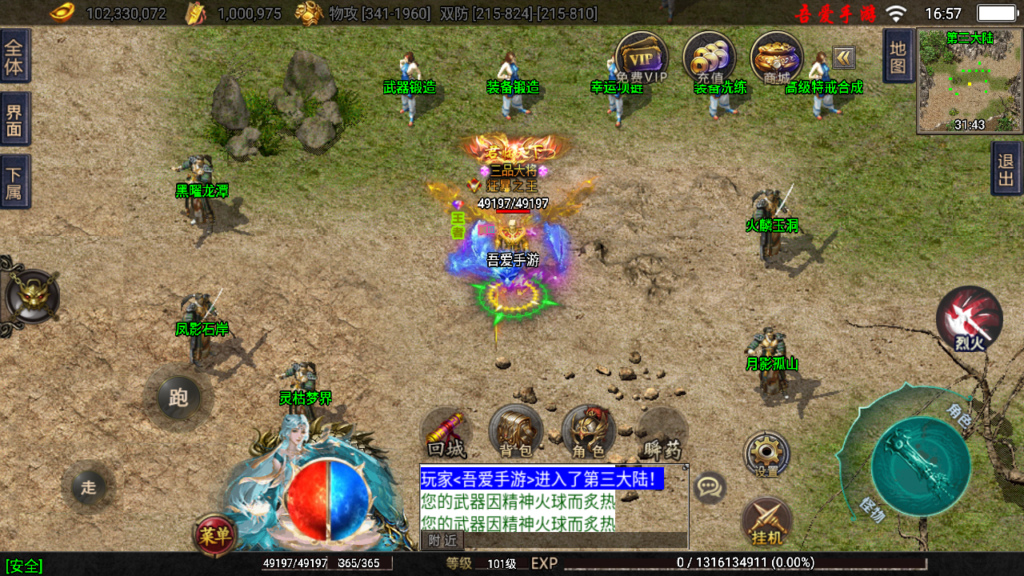Select the 全体 button

click(x=15, y=56)
